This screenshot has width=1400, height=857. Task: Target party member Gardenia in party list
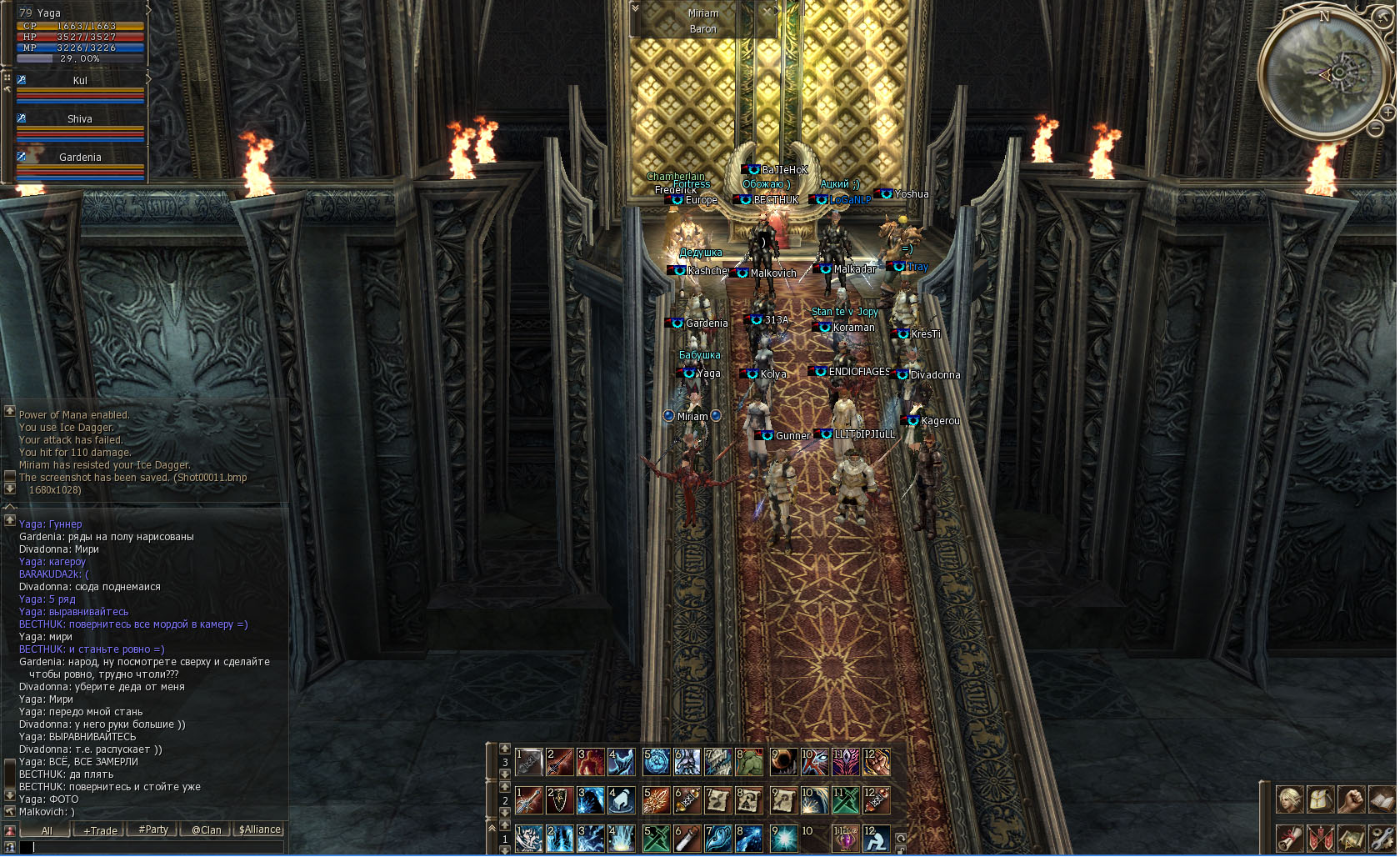pyautogui.click(x=80, y=158)
